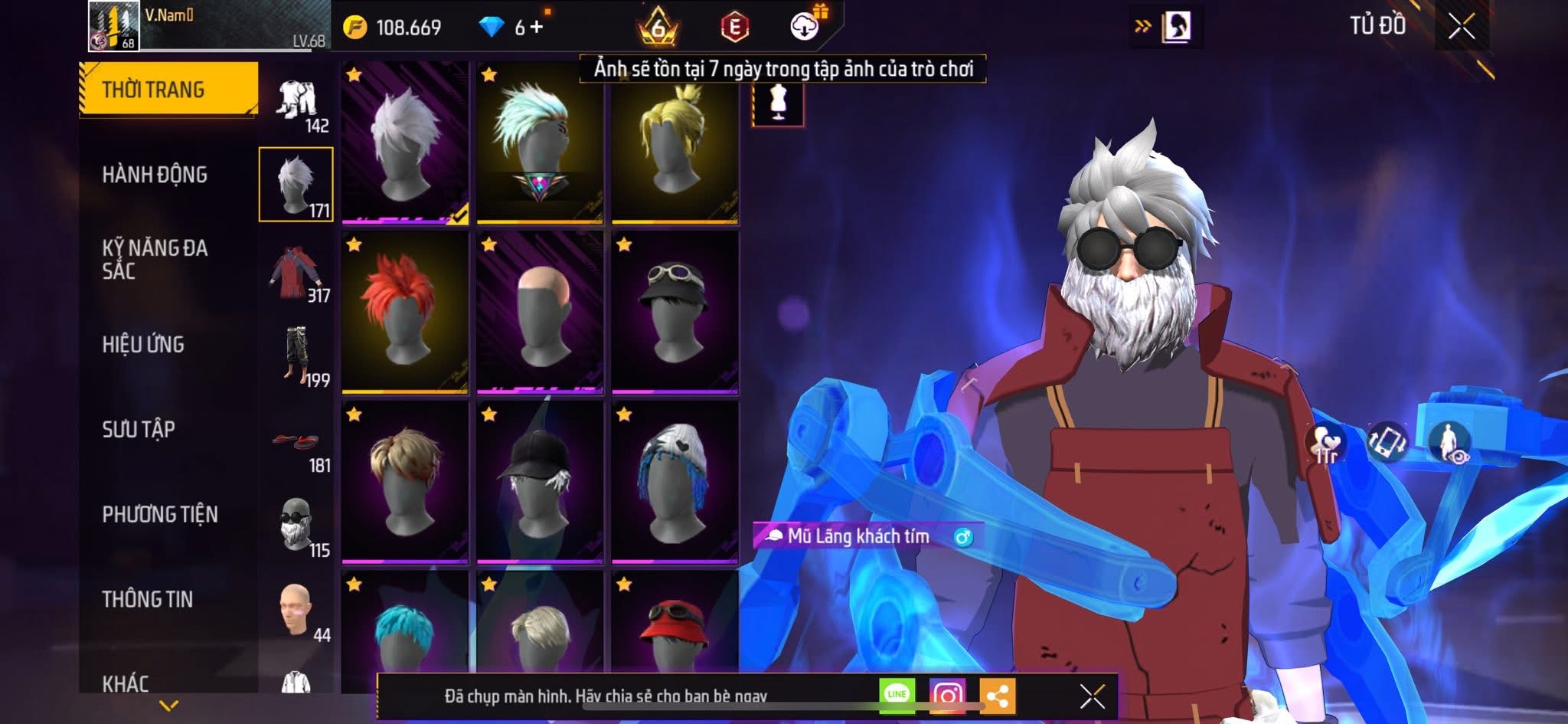Image resolution: width=1568 pixels, height=724 pixels.
Task: Dismiss the screenshot share banner
Action: [x=1092, y=696]
